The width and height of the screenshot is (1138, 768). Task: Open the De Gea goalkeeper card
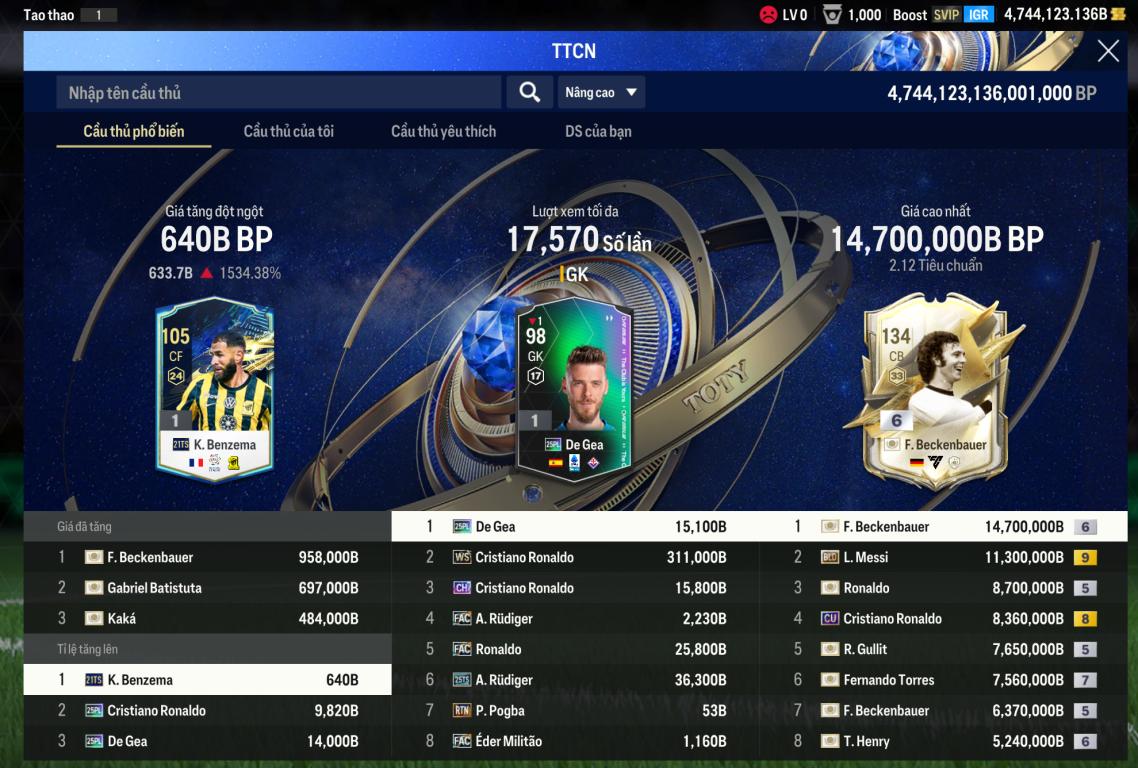coord(574,390)
